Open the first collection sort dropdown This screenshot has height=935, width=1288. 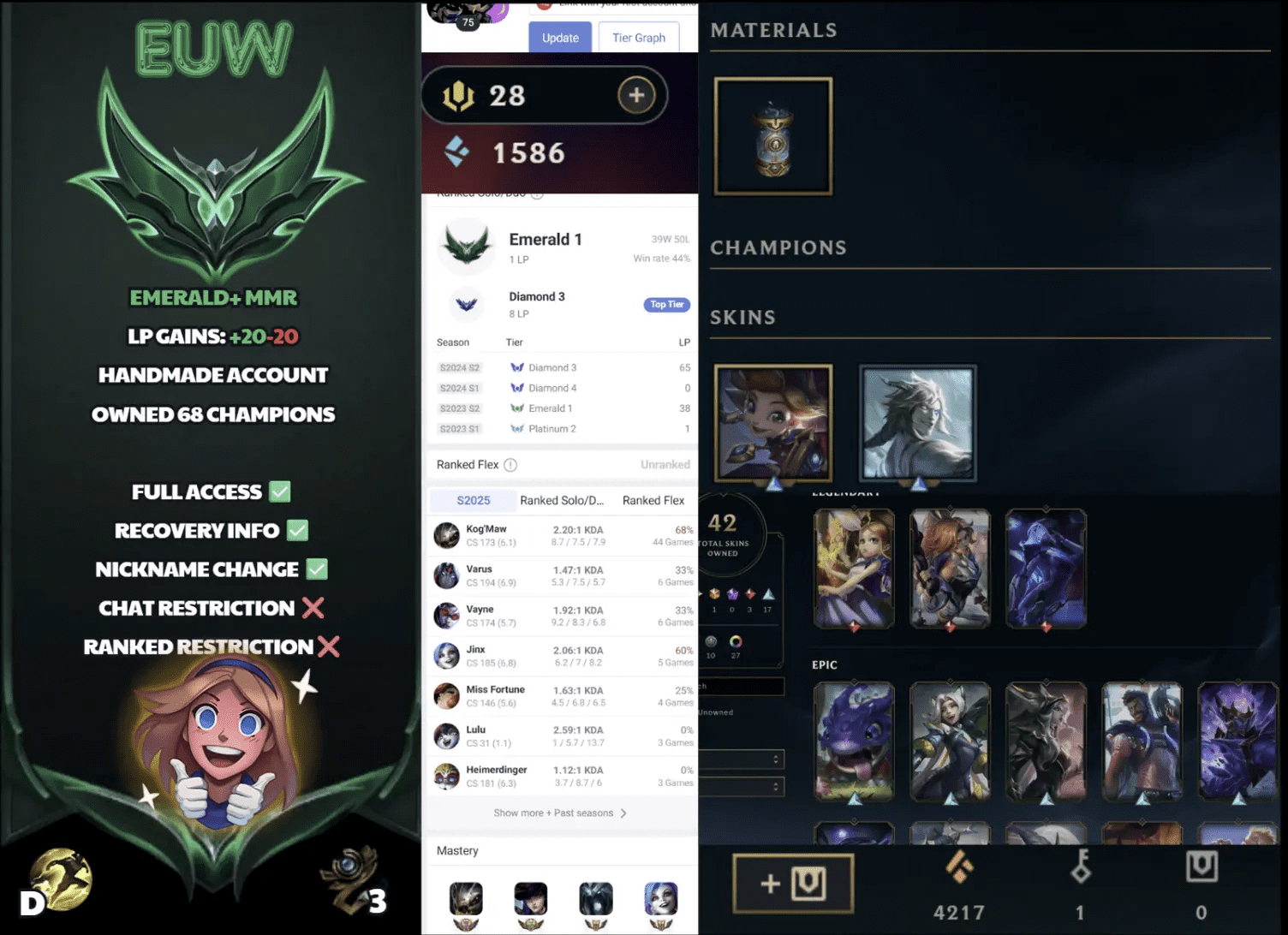click(743, 759)
